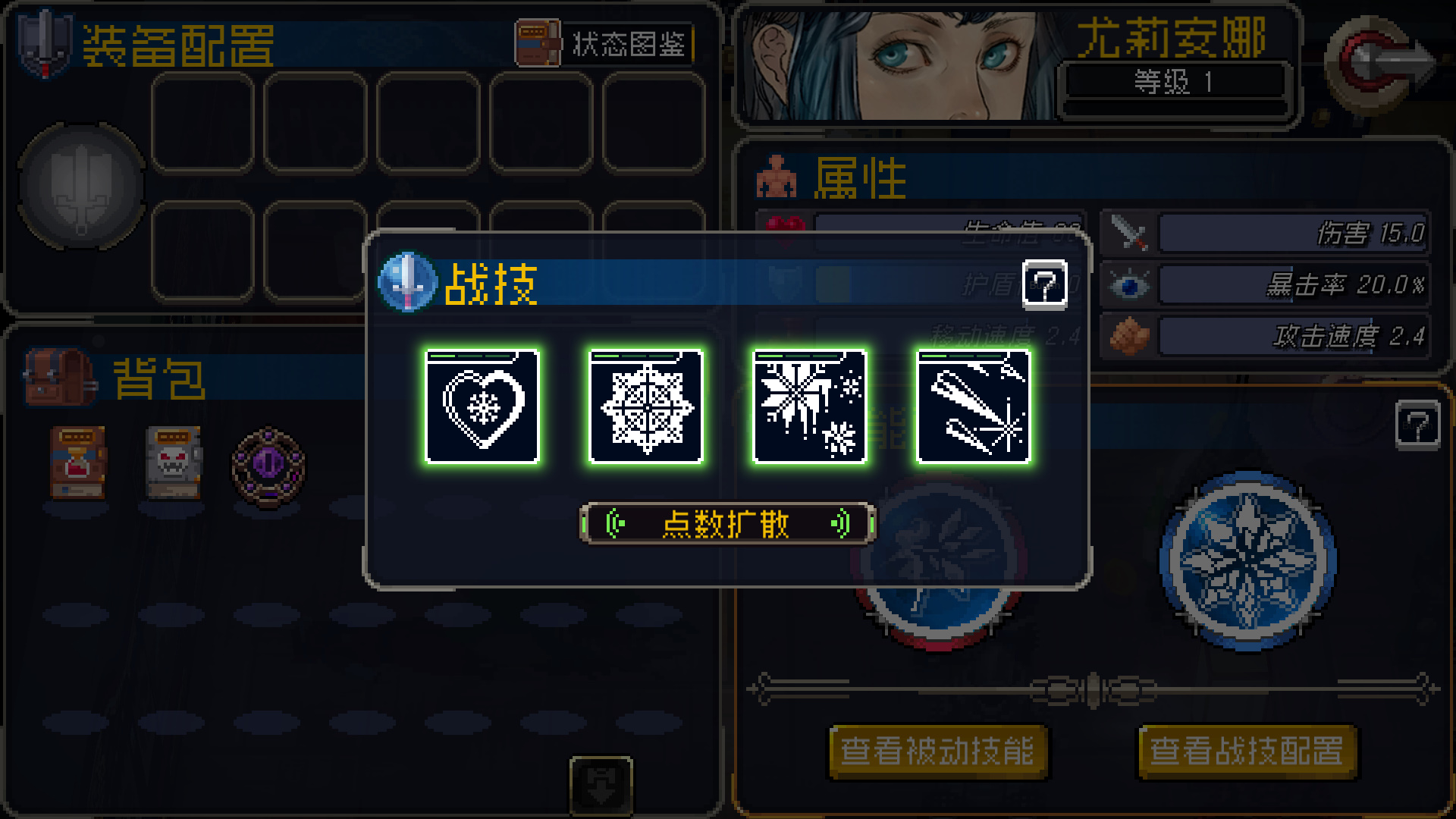Screen dimensions: 1456x819
Task: Choose the ice shatter skill icon
Action: click(x=808, y=407)
